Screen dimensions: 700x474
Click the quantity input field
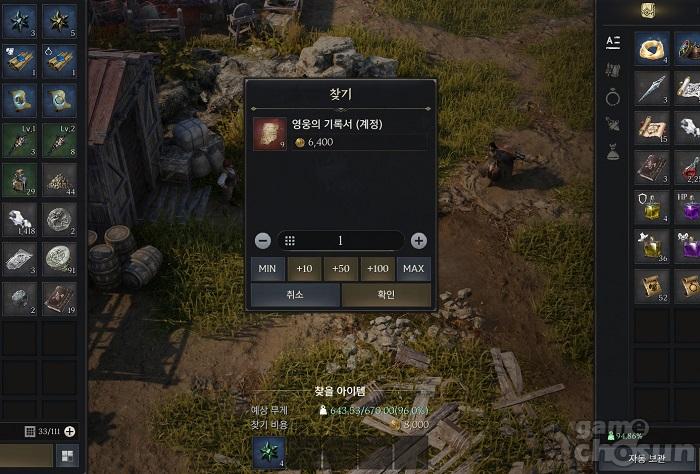click(x=340, y=241)
